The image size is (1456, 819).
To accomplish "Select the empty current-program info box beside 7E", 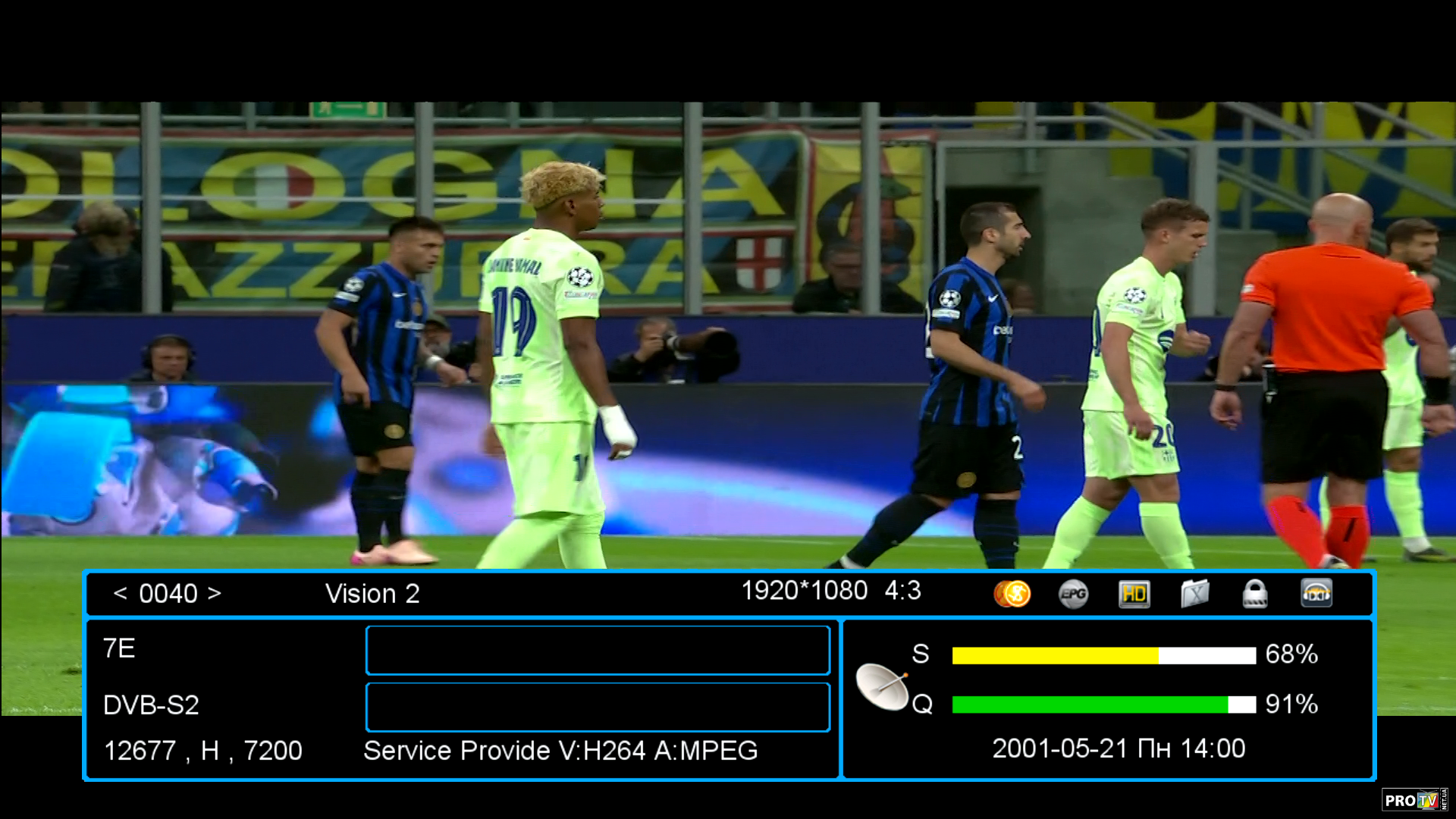I will click(598, 650).
